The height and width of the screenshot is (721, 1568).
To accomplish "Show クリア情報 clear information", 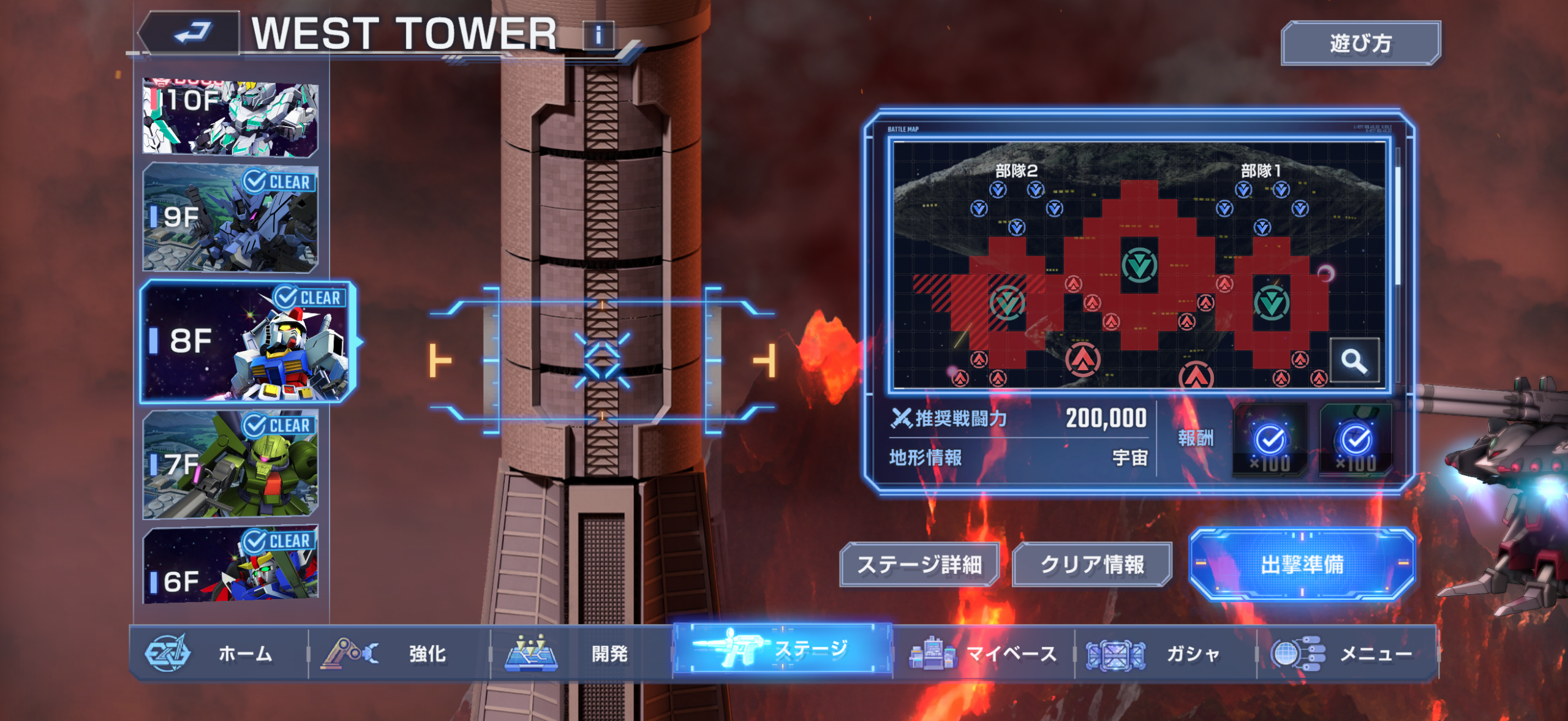I will [1091, 564].
